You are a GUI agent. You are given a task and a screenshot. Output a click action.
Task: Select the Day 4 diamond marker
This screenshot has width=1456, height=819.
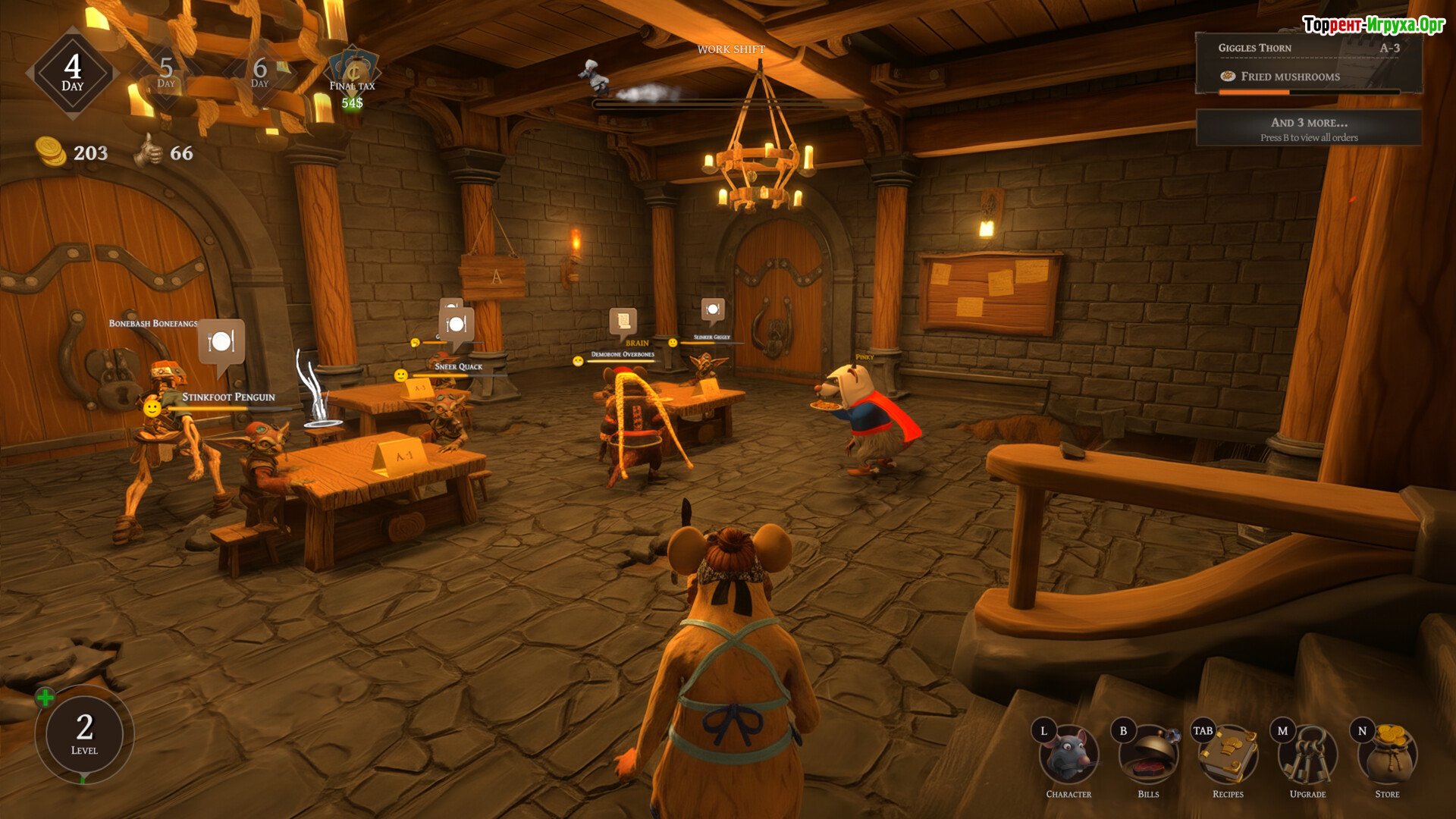[73, 73]
